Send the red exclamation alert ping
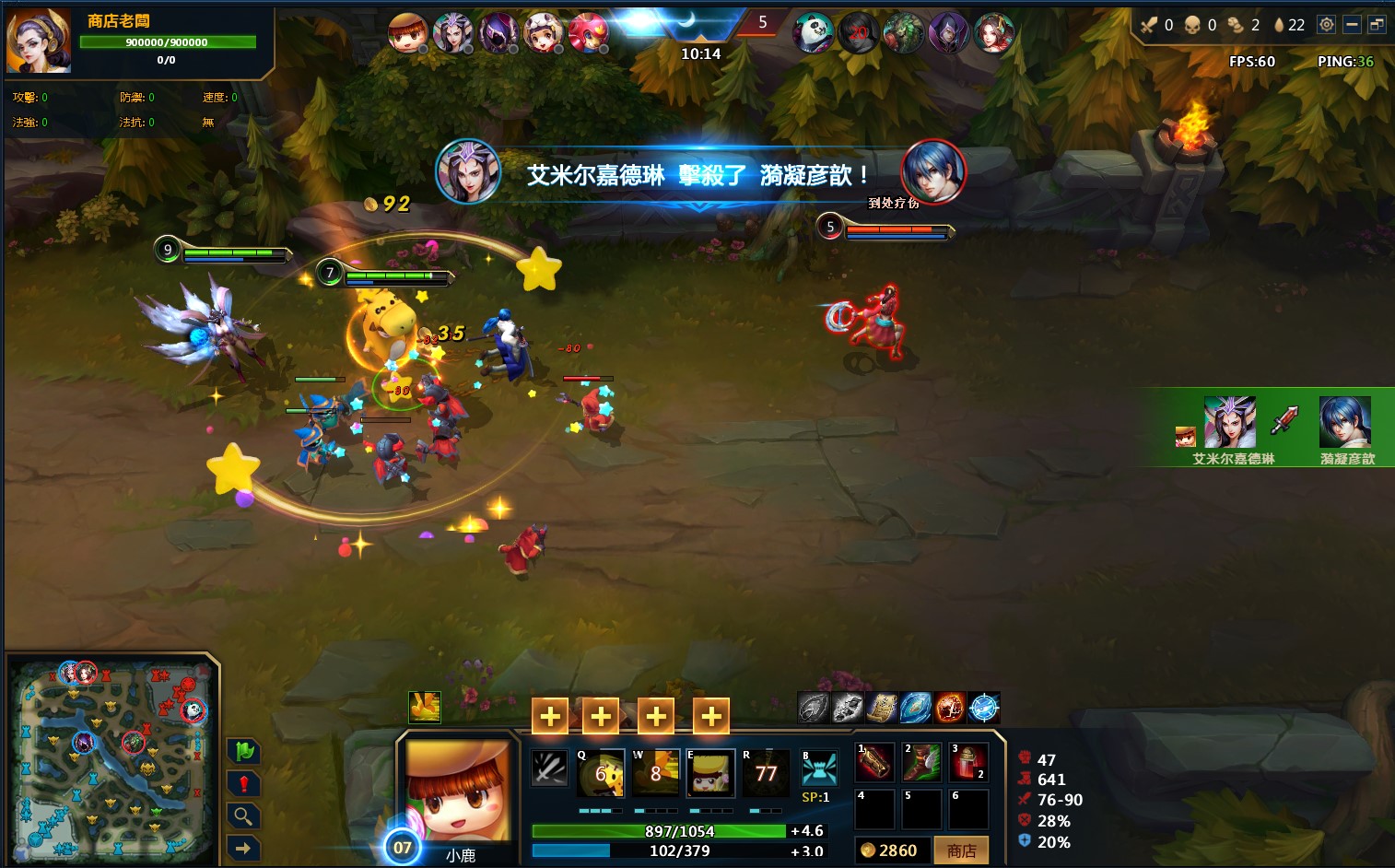This screenshot has height=868, width=1395. 243,784
